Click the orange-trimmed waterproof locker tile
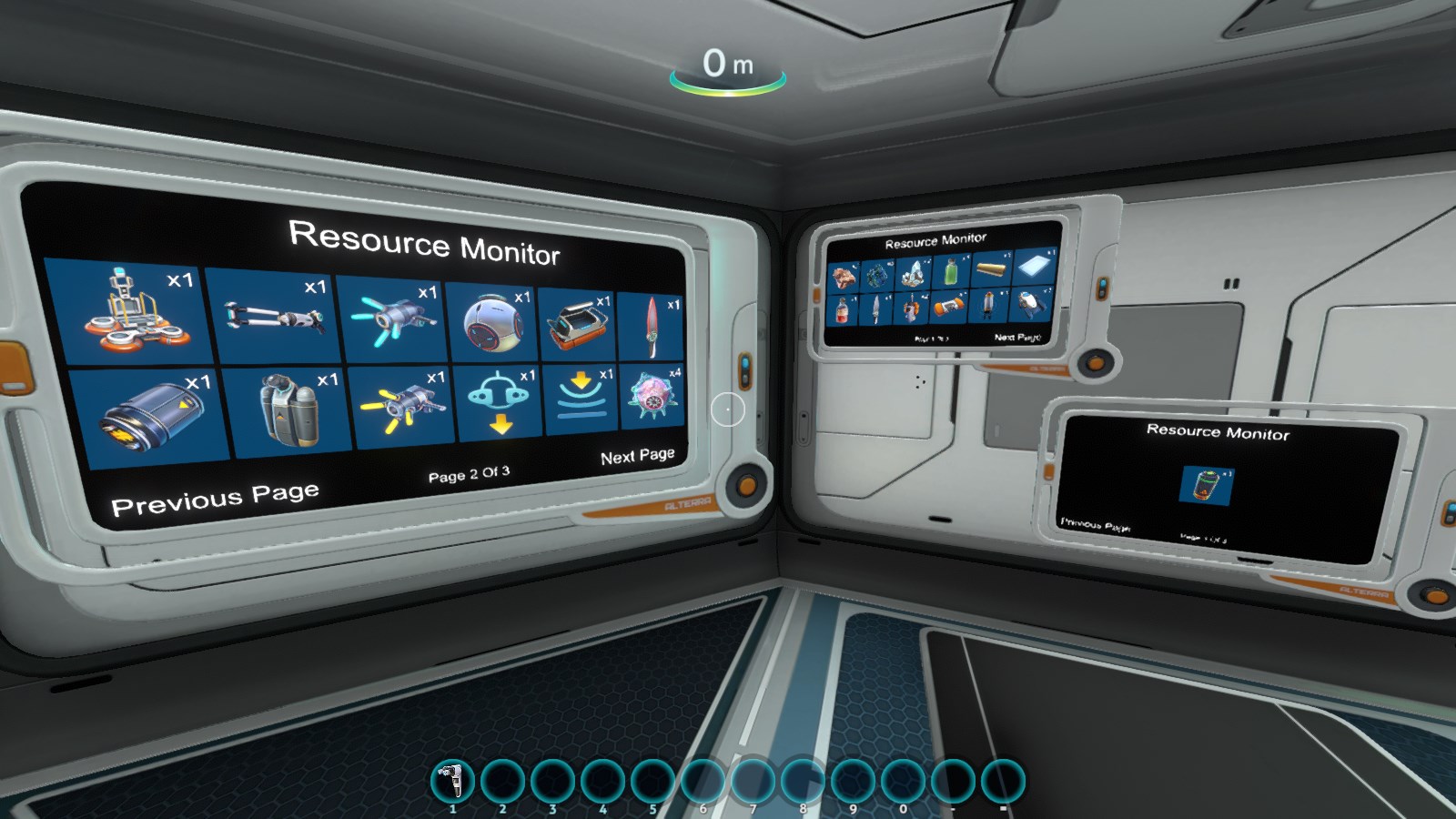The height and width of the screenshot is (819, 1456). point(578,325)
